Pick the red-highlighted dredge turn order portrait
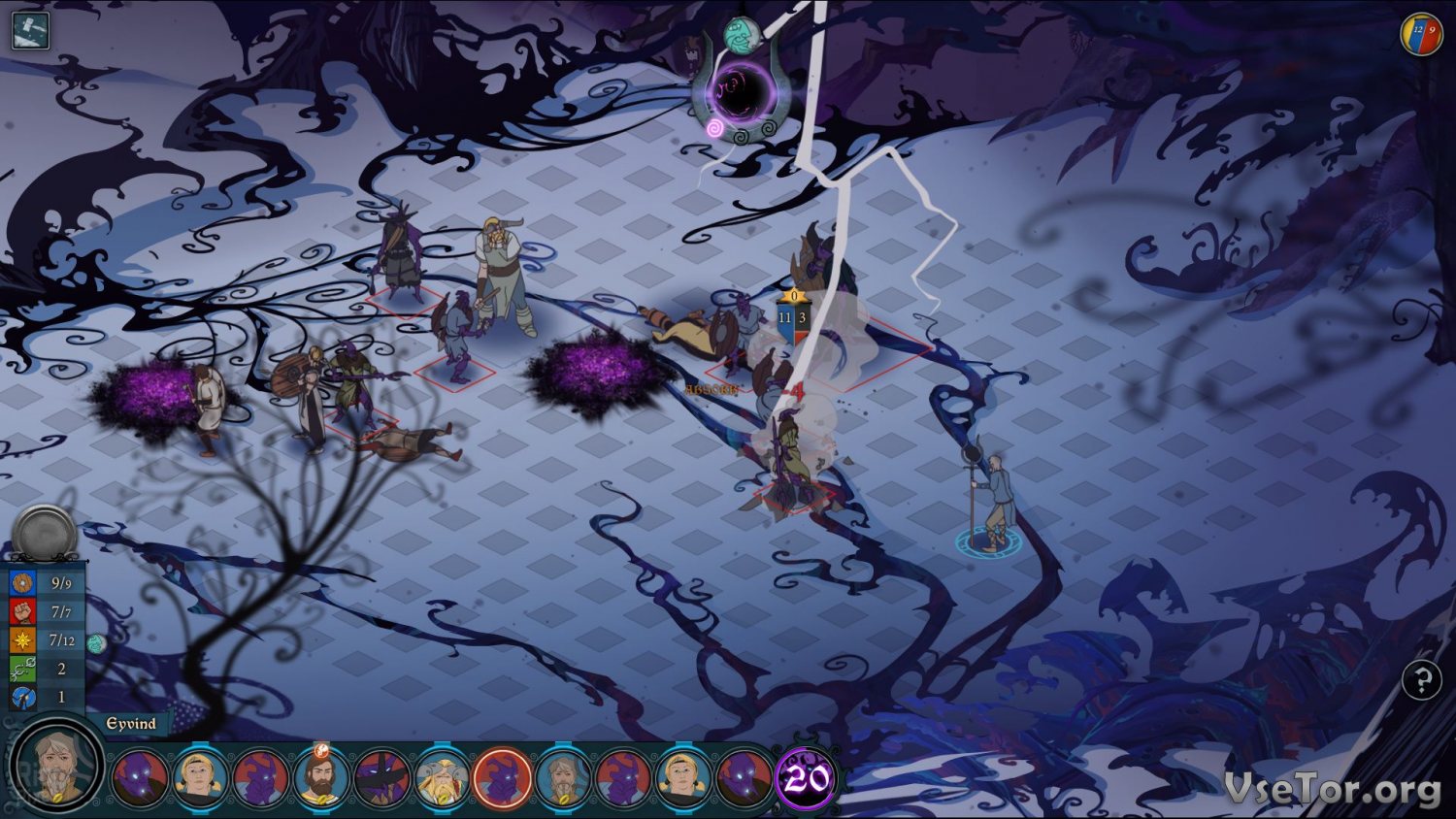Screen dimensions: 1456x819 pyautogui.click(x=502, y=778)
